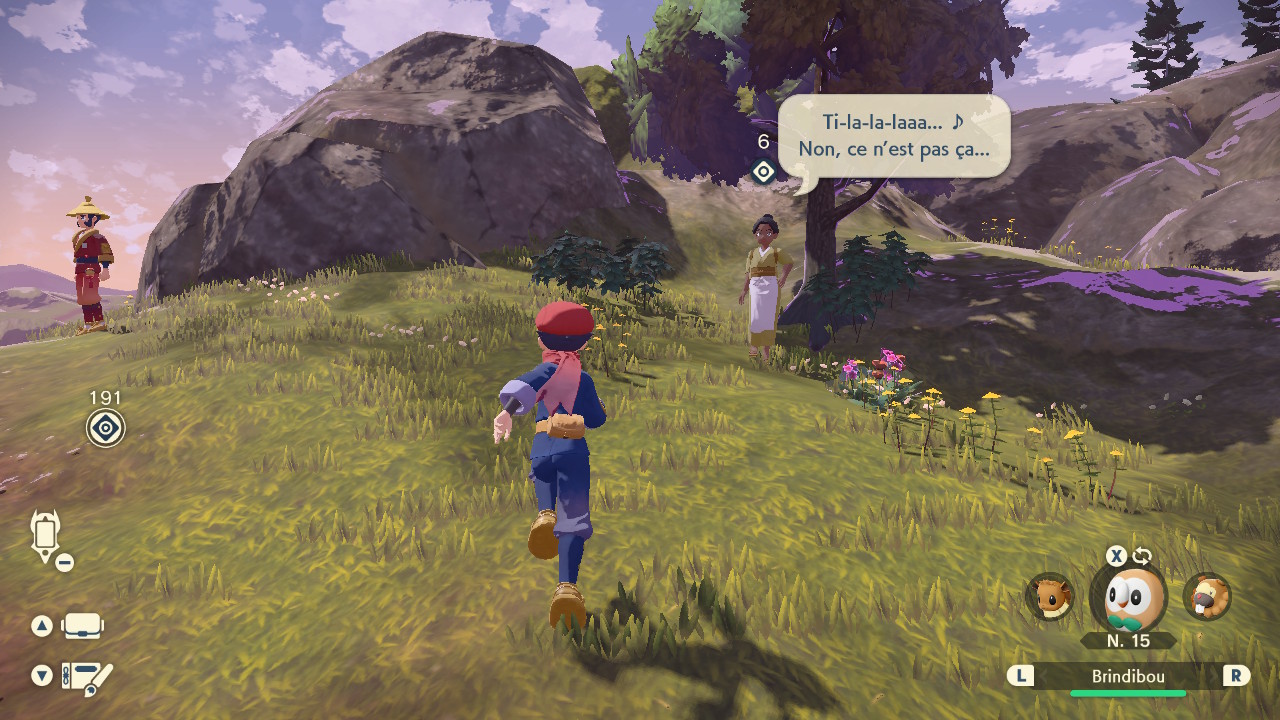Open the Pokédex notebook icon
The width and height of the screenshot is (1280, 720).
(86, 677)
